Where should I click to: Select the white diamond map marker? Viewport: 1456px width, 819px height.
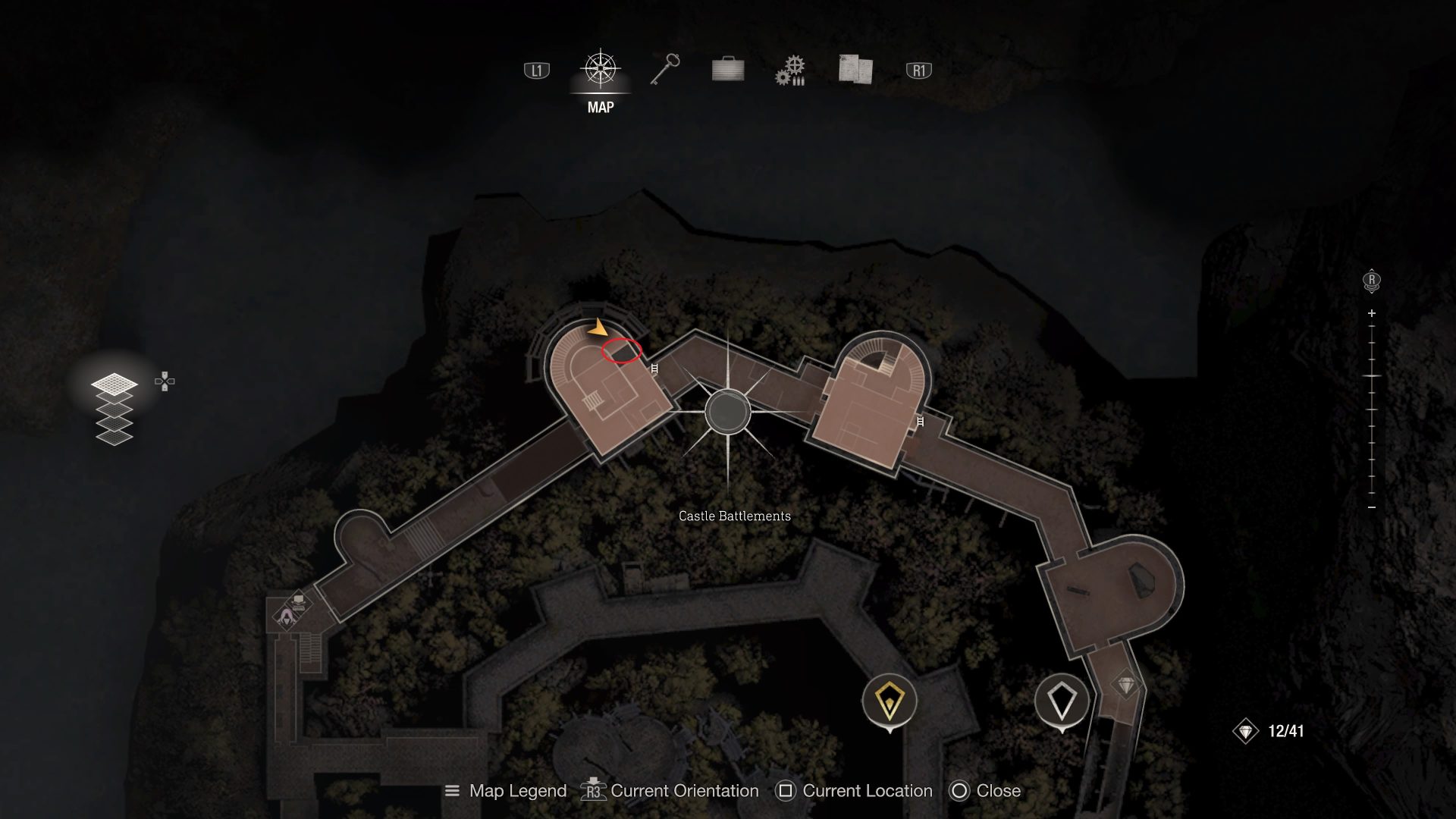[x=1062, y=701]
